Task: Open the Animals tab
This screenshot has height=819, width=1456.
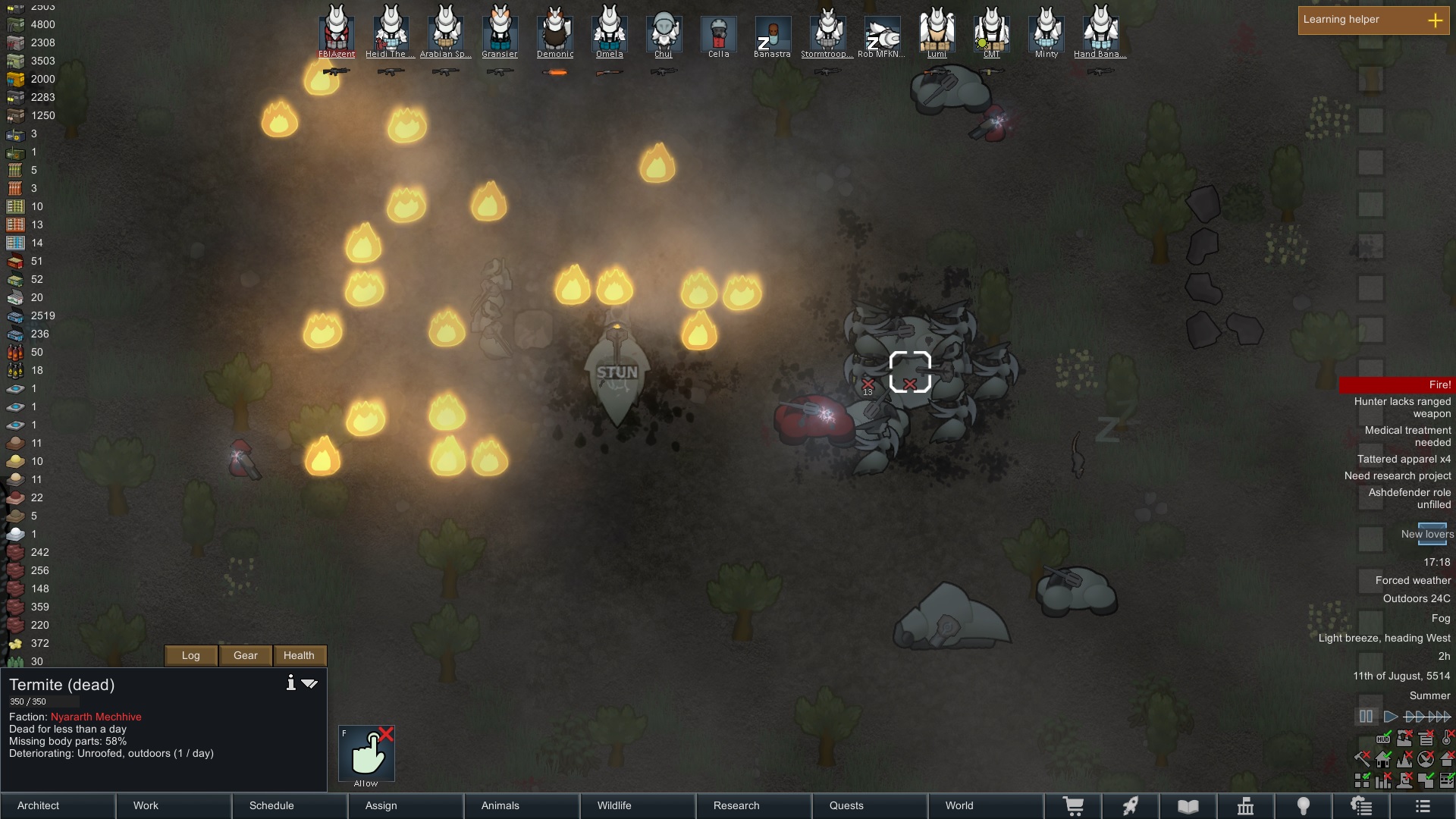Action: pyautogui.click(x=522, y=805)
